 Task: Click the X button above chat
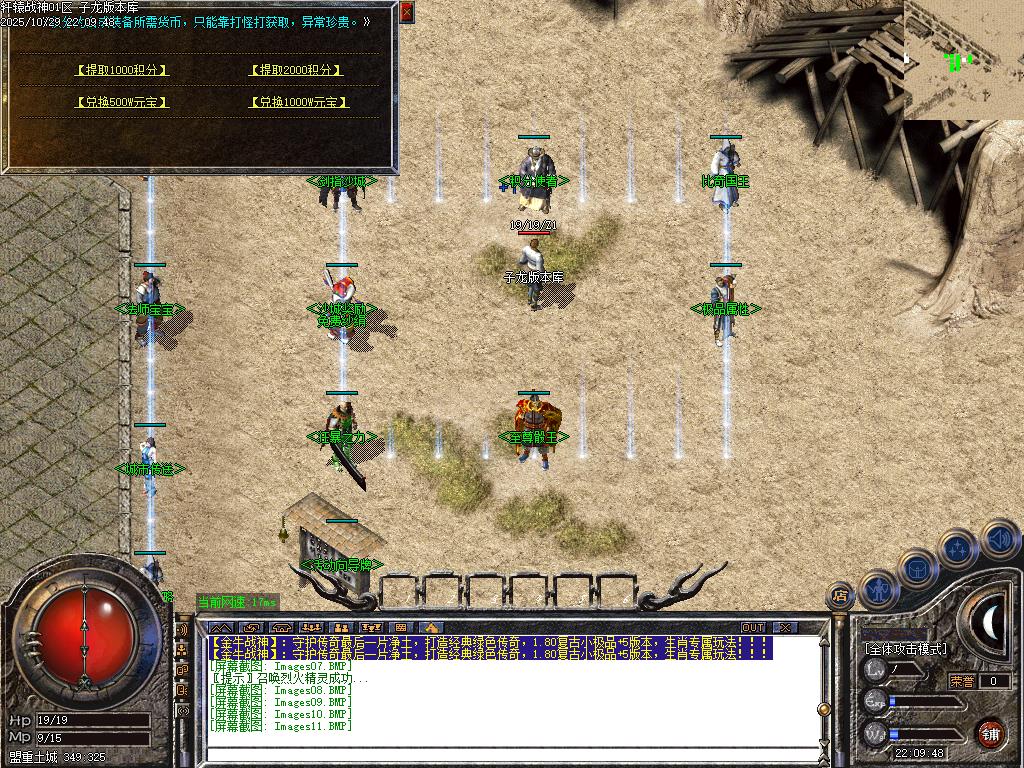(785, 627)
